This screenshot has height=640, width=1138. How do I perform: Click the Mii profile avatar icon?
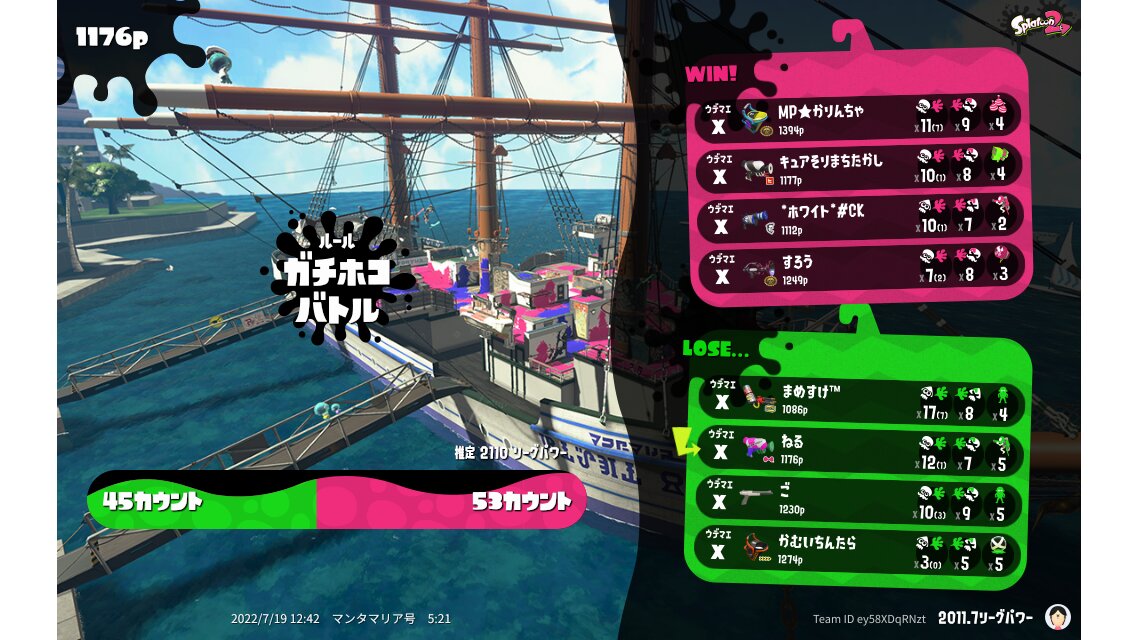tap(1057, 616)
